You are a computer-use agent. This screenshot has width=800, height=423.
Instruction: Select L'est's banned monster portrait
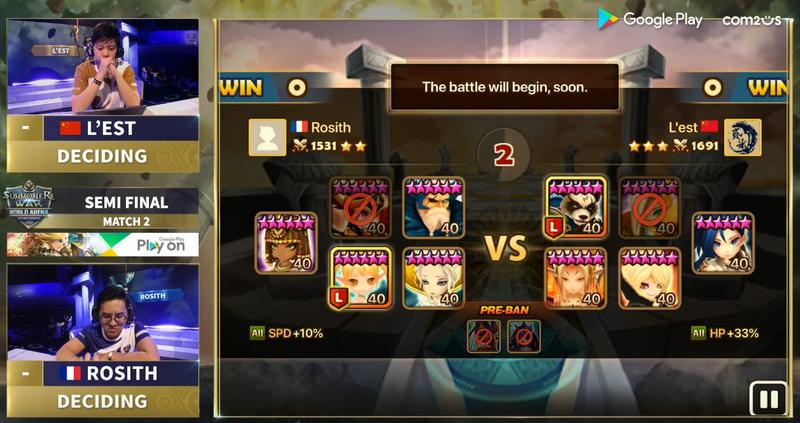tap(649, 208)
